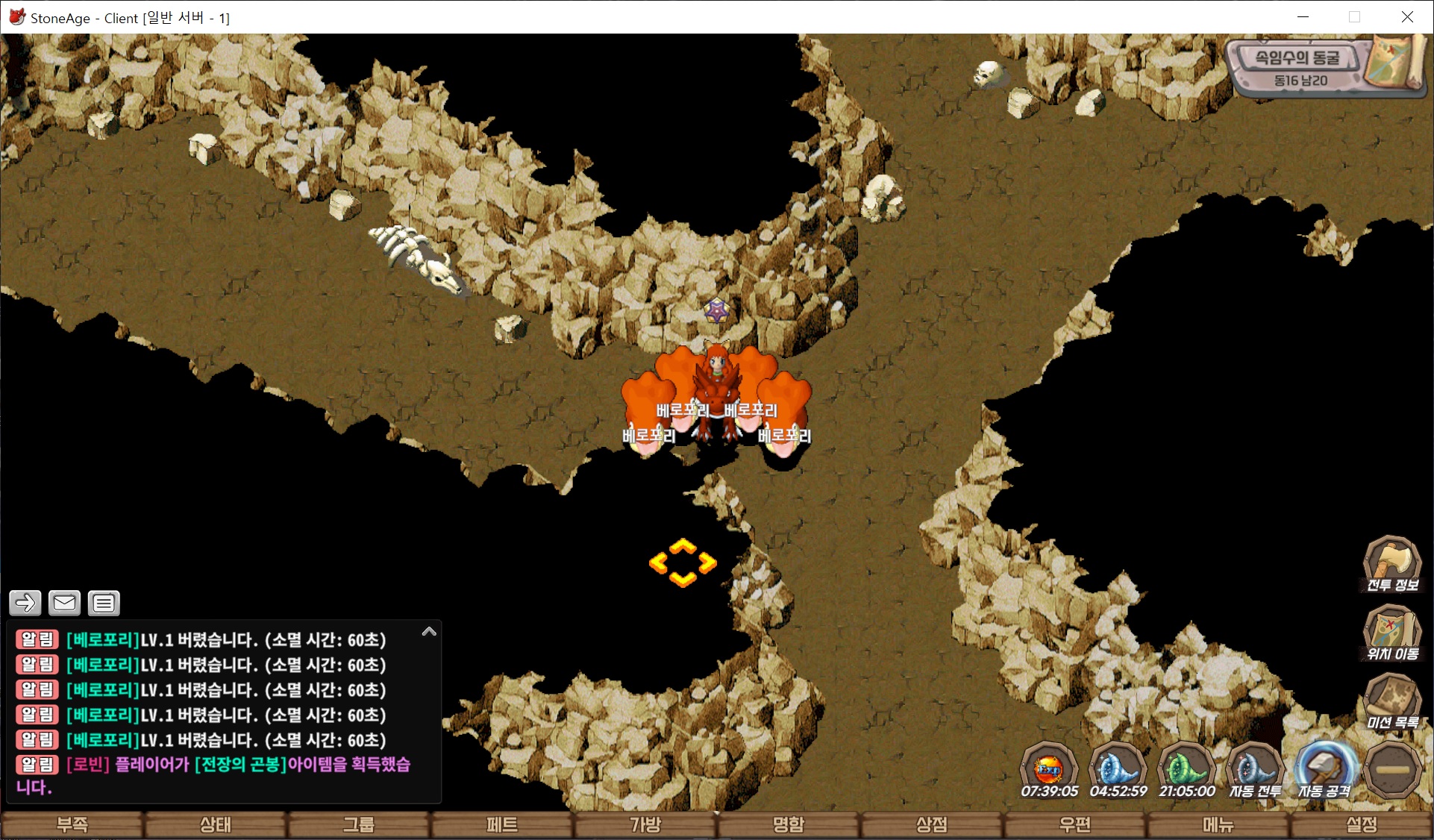Open the 메뉴 (menu) button
The width and height of the screenshot is (1434, 840).
click(1218, 824)
